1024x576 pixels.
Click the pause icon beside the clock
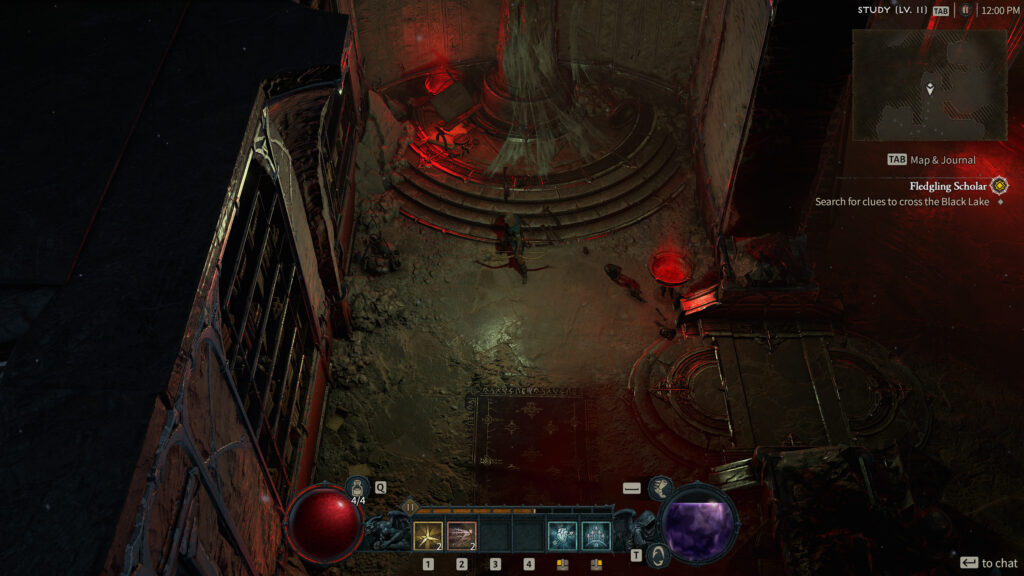pyautogui.click(x=965, y=10)
